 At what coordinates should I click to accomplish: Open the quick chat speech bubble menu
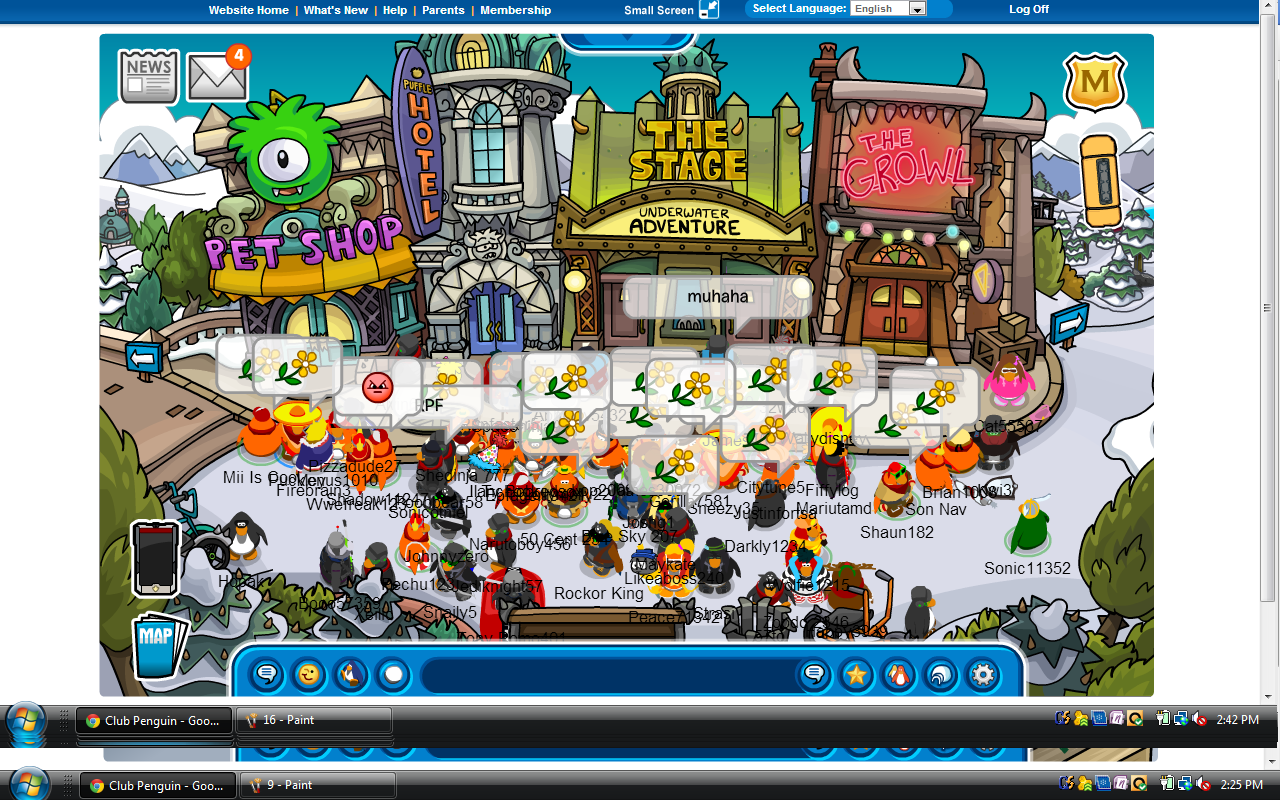point(267,675)
